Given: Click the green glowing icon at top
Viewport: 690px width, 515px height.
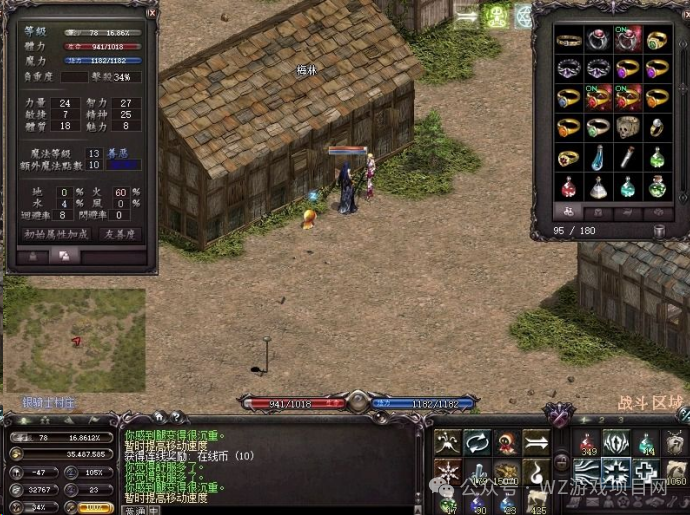Looking at the screenshot, I should click(496, 16).
